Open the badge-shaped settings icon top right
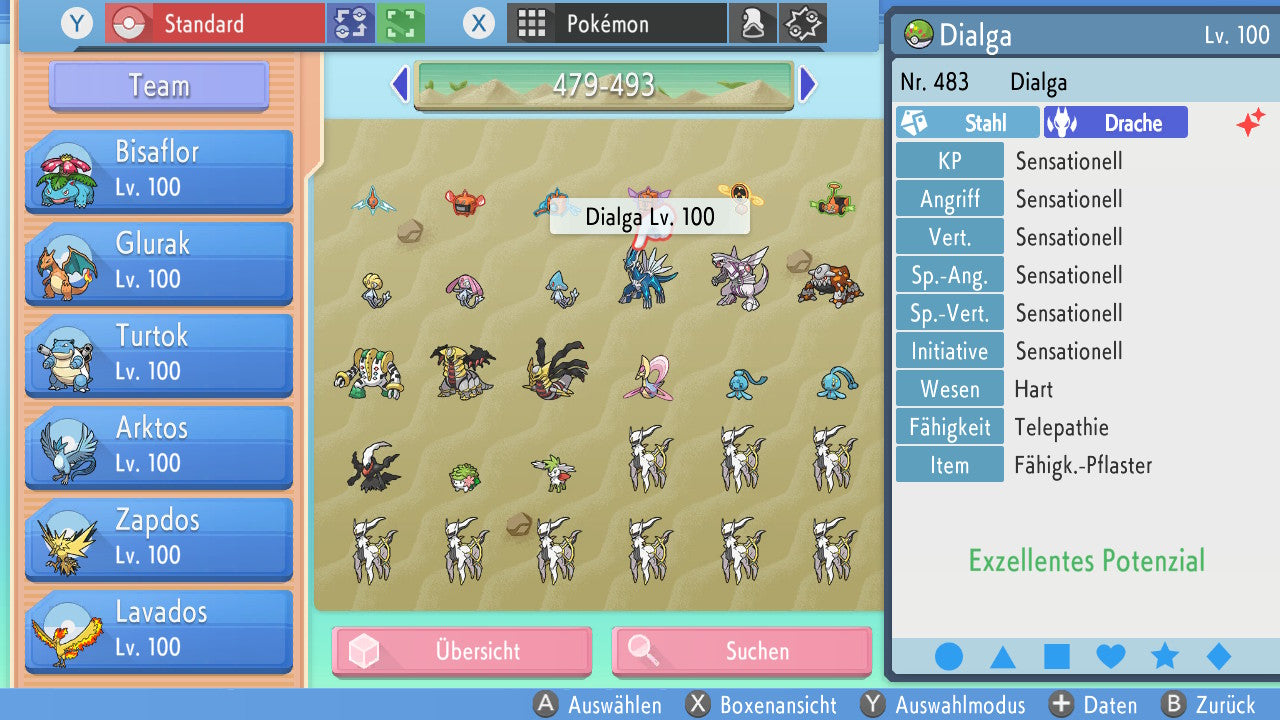1280x720 pixels. (802, 23)
